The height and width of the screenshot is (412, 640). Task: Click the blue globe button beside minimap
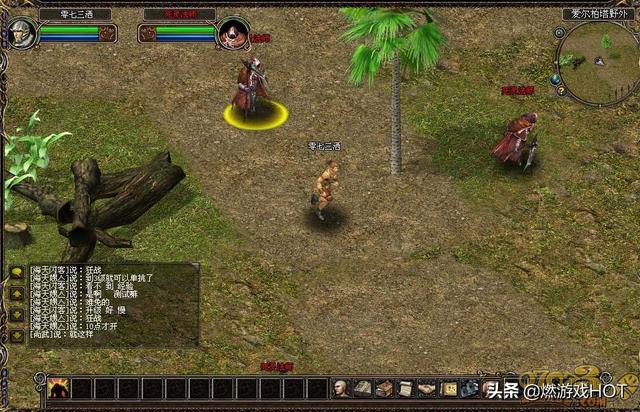(x=555, y=78)
